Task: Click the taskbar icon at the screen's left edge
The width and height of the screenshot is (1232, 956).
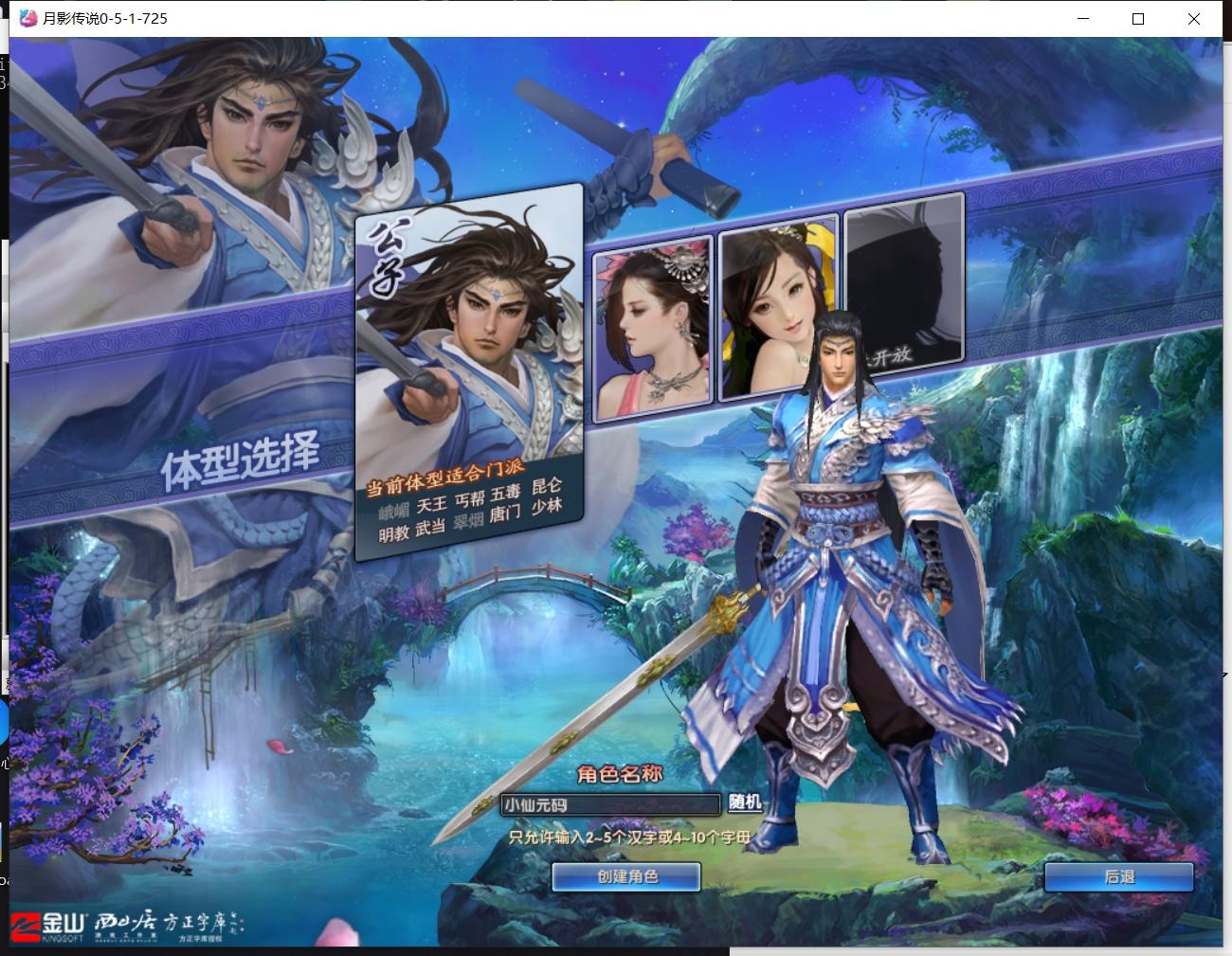Action: pos(5,720)
